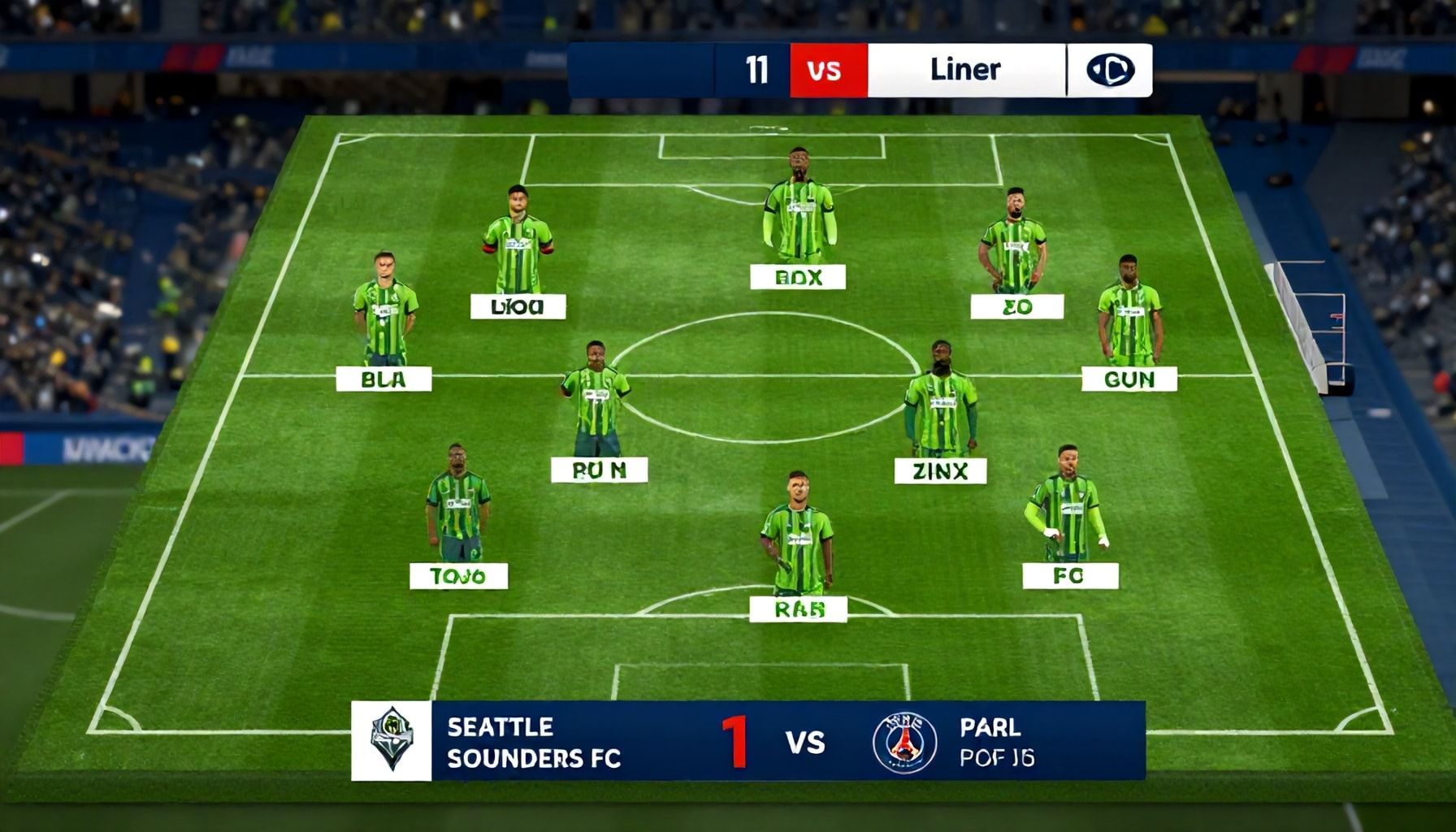1456x832 pixels.
Task: Choose the midfielder labeled ZINX
Action: click(940, 470)
